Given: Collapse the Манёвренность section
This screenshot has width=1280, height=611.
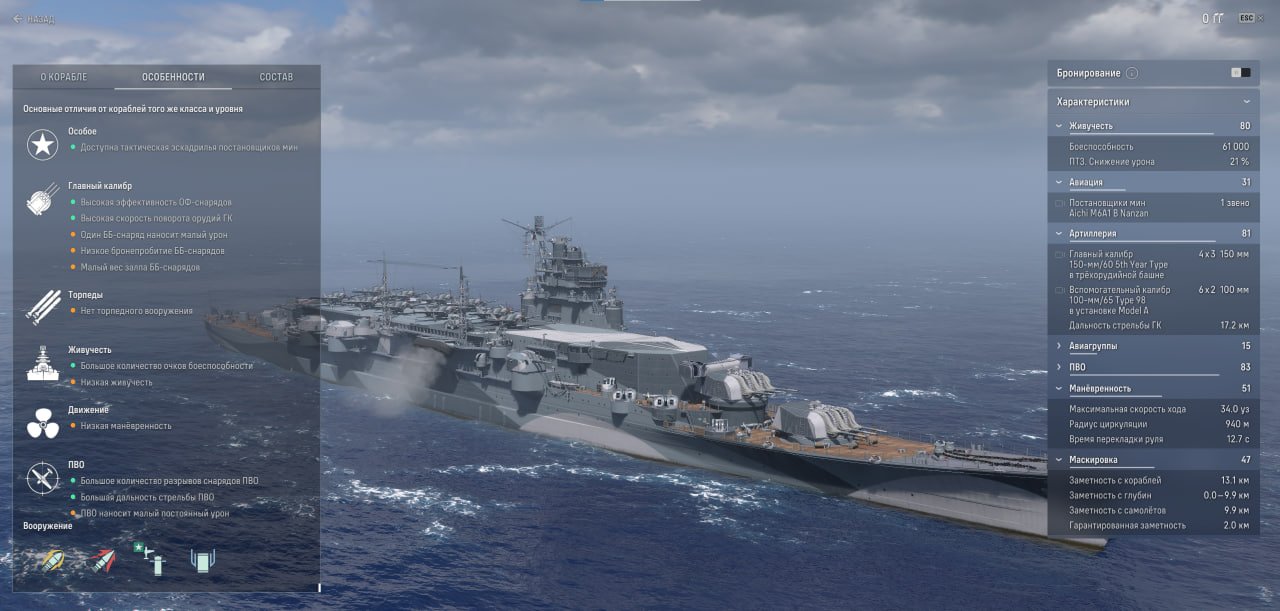Looking at the screenshot, I should point(1060,388).
